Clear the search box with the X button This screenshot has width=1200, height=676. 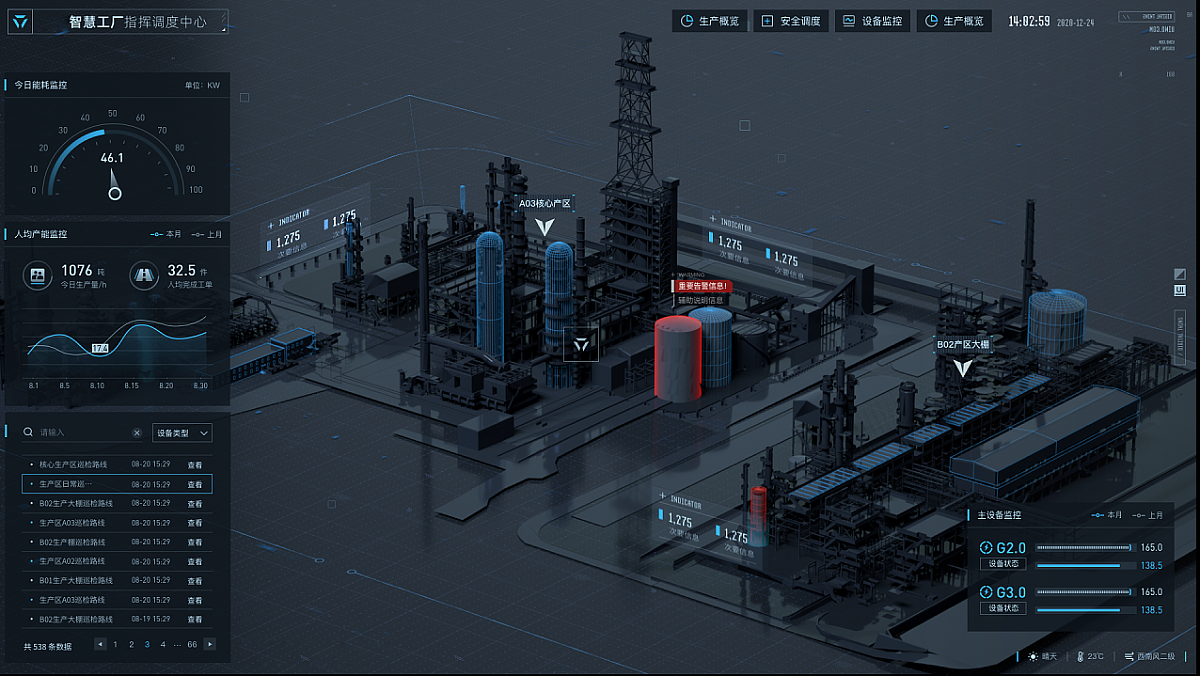(137, 433)
